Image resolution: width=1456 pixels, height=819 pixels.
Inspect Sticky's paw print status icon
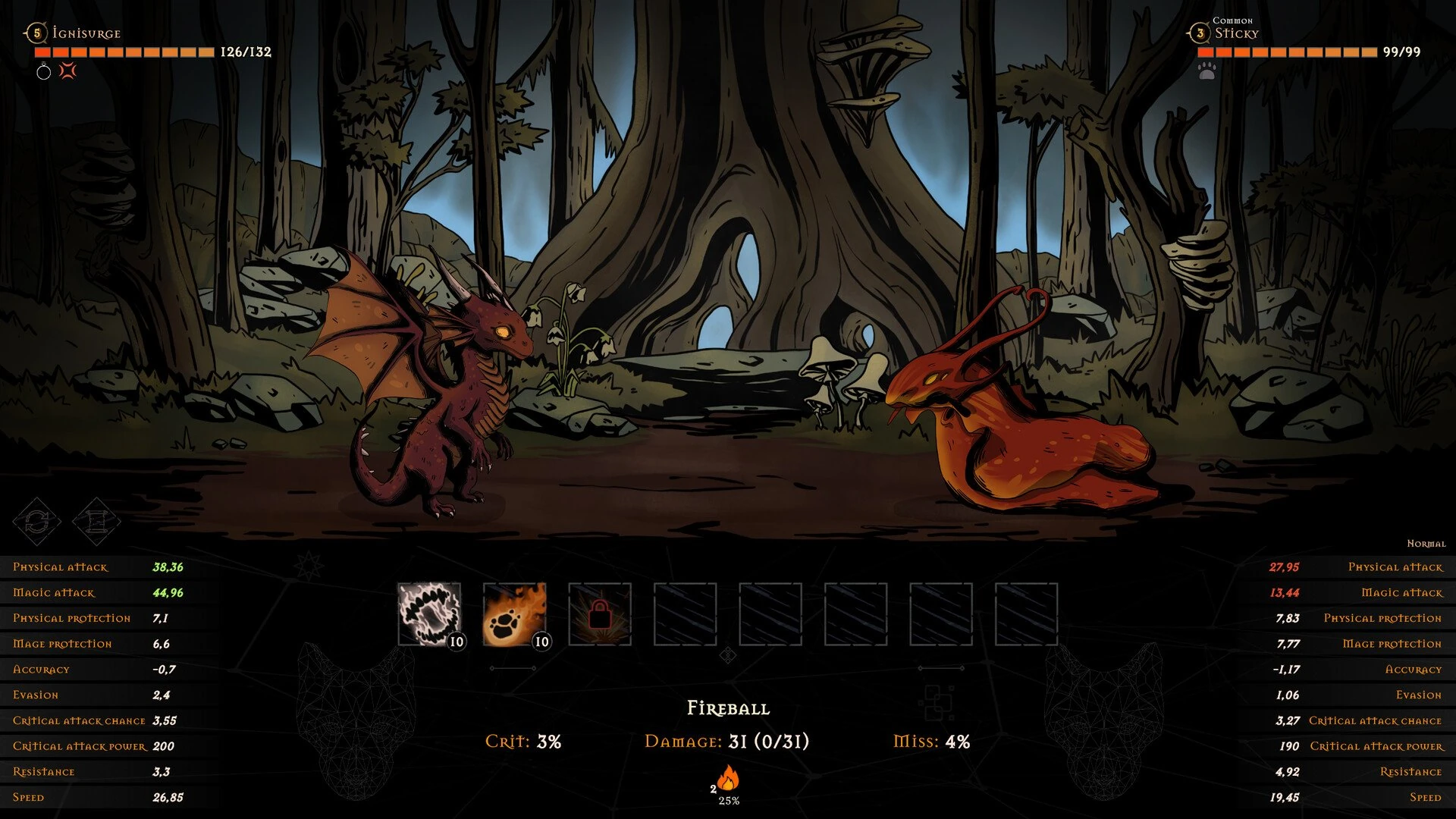tap(1207, 71)
